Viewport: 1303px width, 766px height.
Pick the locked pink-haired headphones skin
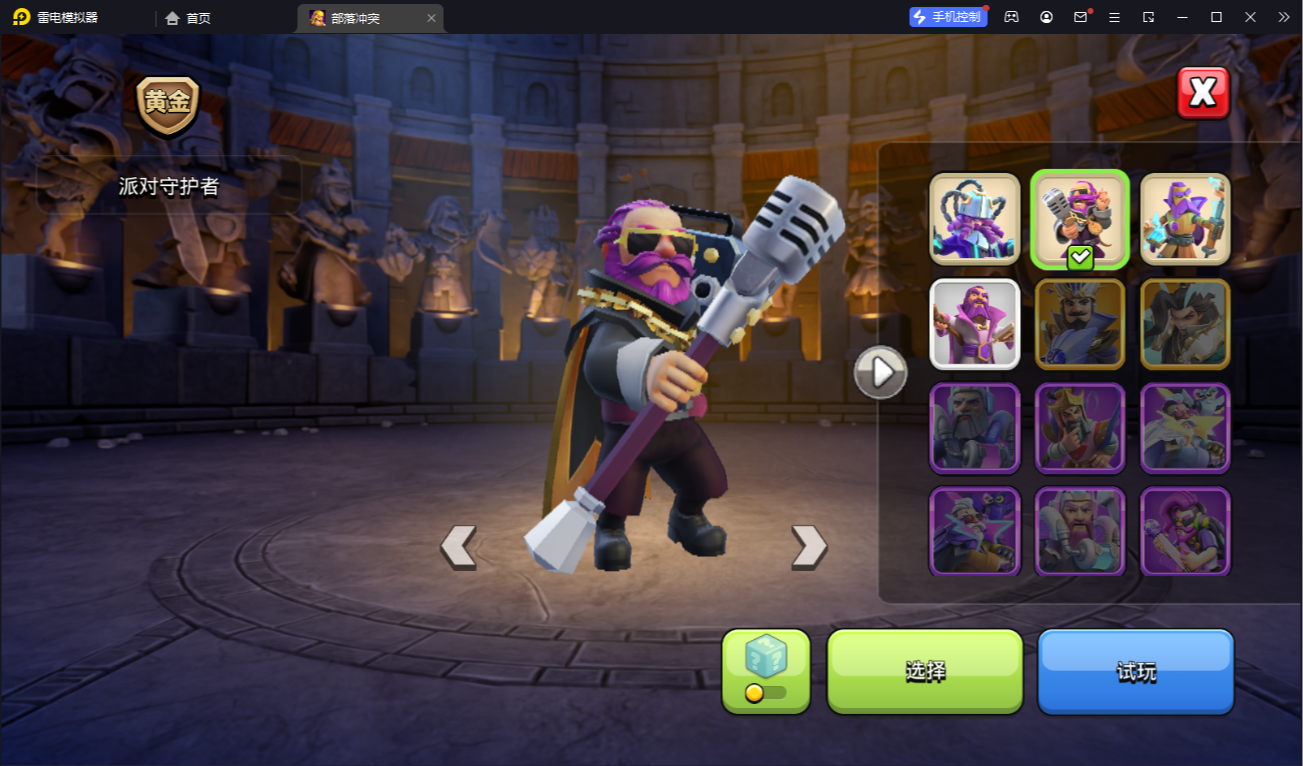pyautogui.click(x=1185, y=531)
